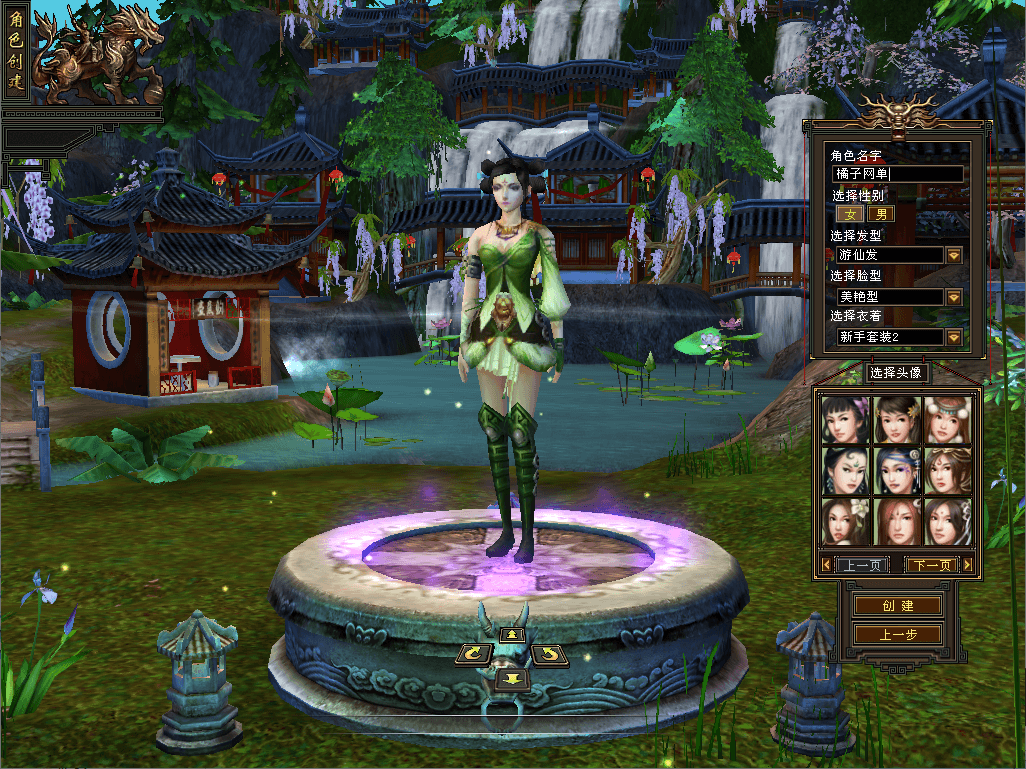Select the blue-haired portrait with purple makeup
This screenshot has width=1026, height=769.
point(896,471)
